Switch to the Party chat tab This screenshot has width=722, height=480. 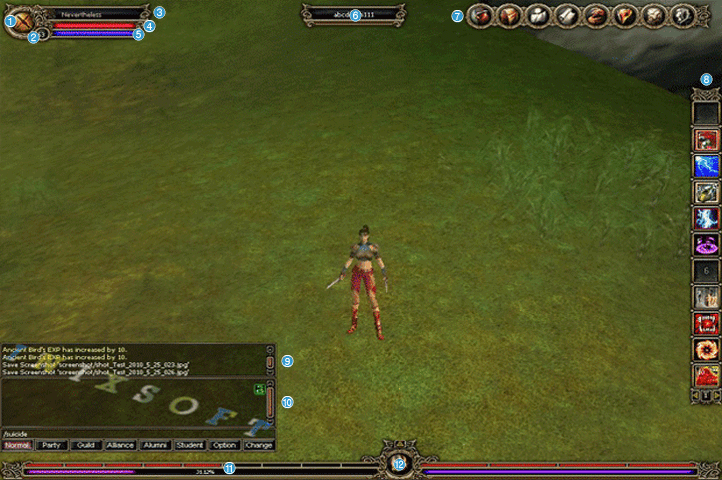[53, 445]
